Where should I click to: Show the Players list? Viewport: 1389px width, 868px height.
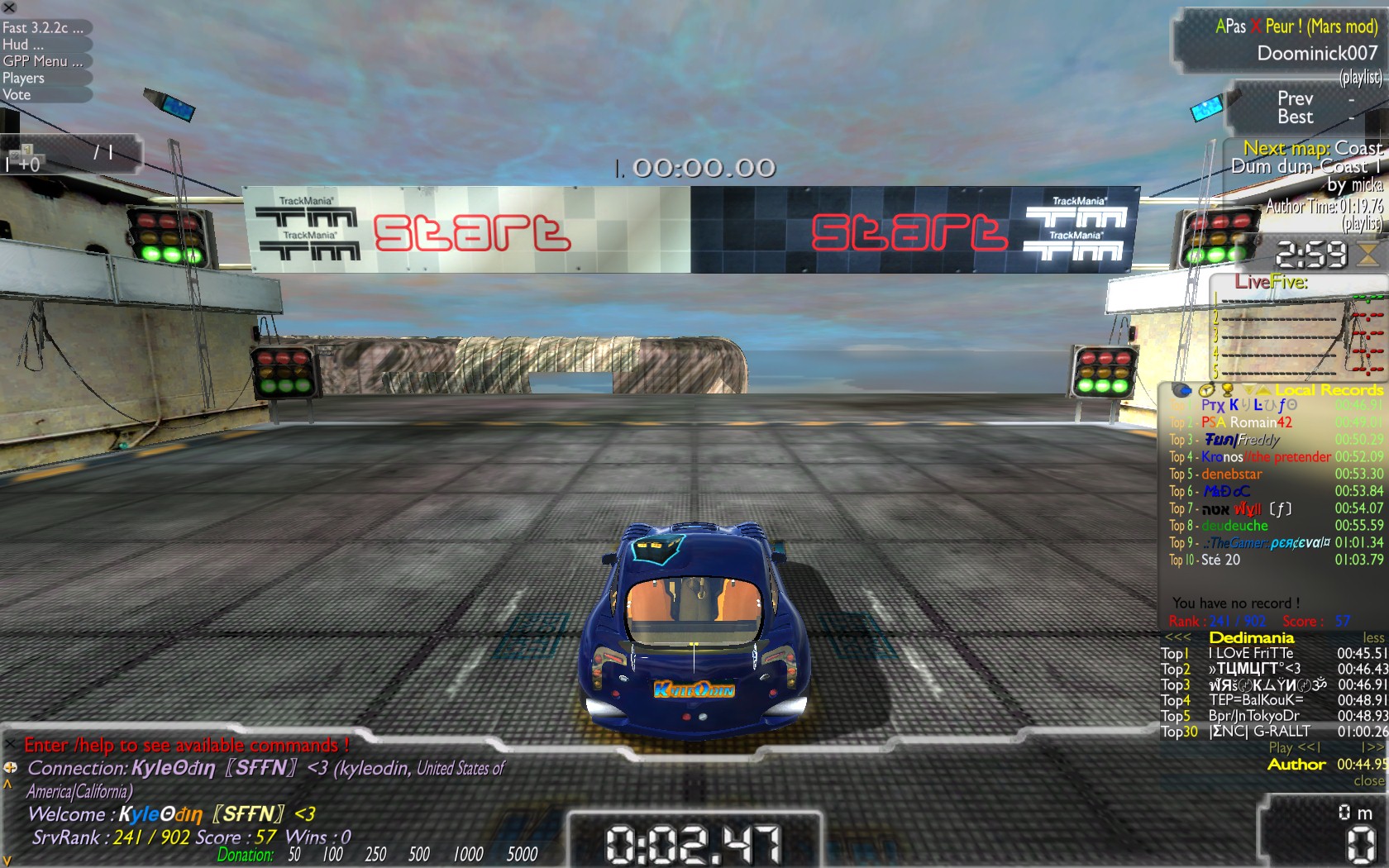[23, 79]
